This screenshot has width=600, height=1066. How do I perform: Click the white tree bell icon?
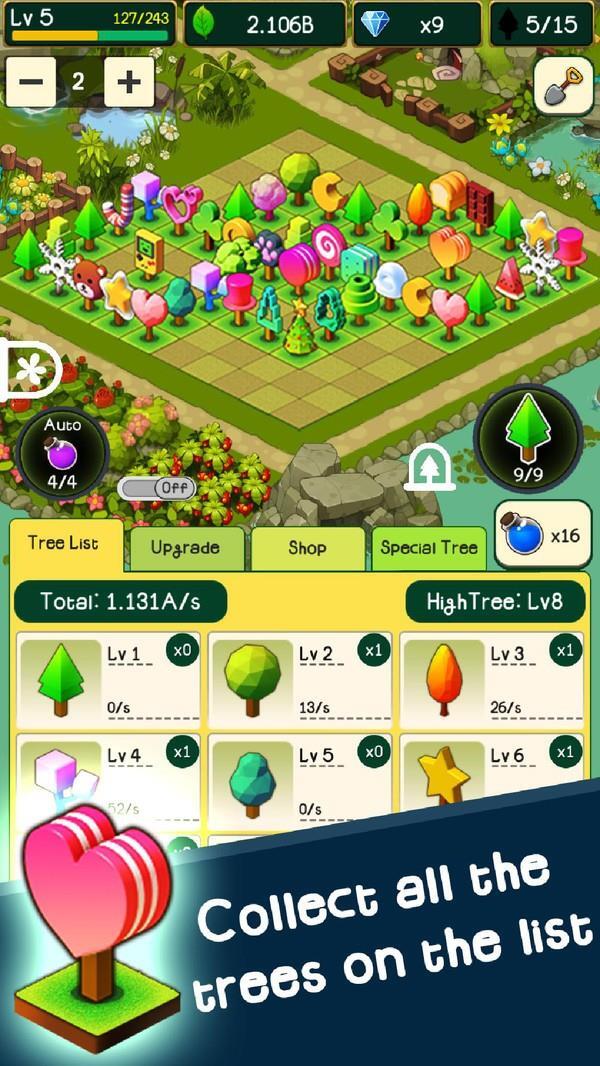click(x=431, y=467)
